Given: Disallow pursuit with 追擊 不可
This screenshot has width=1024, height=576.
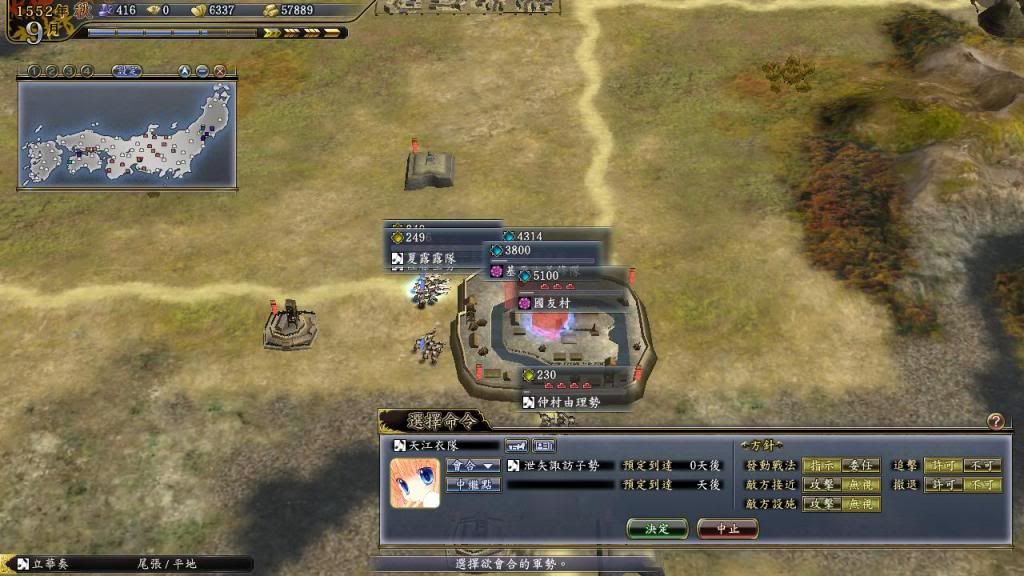Looking at the screenshot, I should click(983, 465).
